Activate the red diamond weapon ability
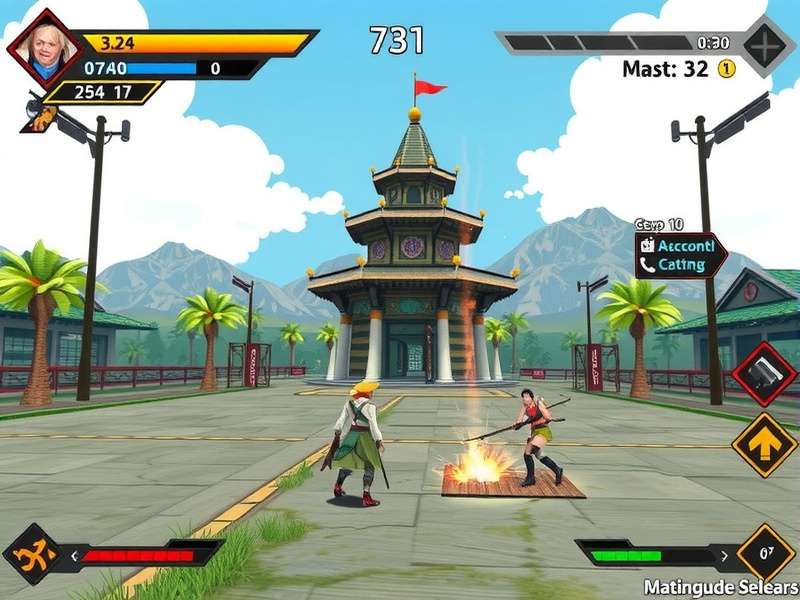 (764, 374)
